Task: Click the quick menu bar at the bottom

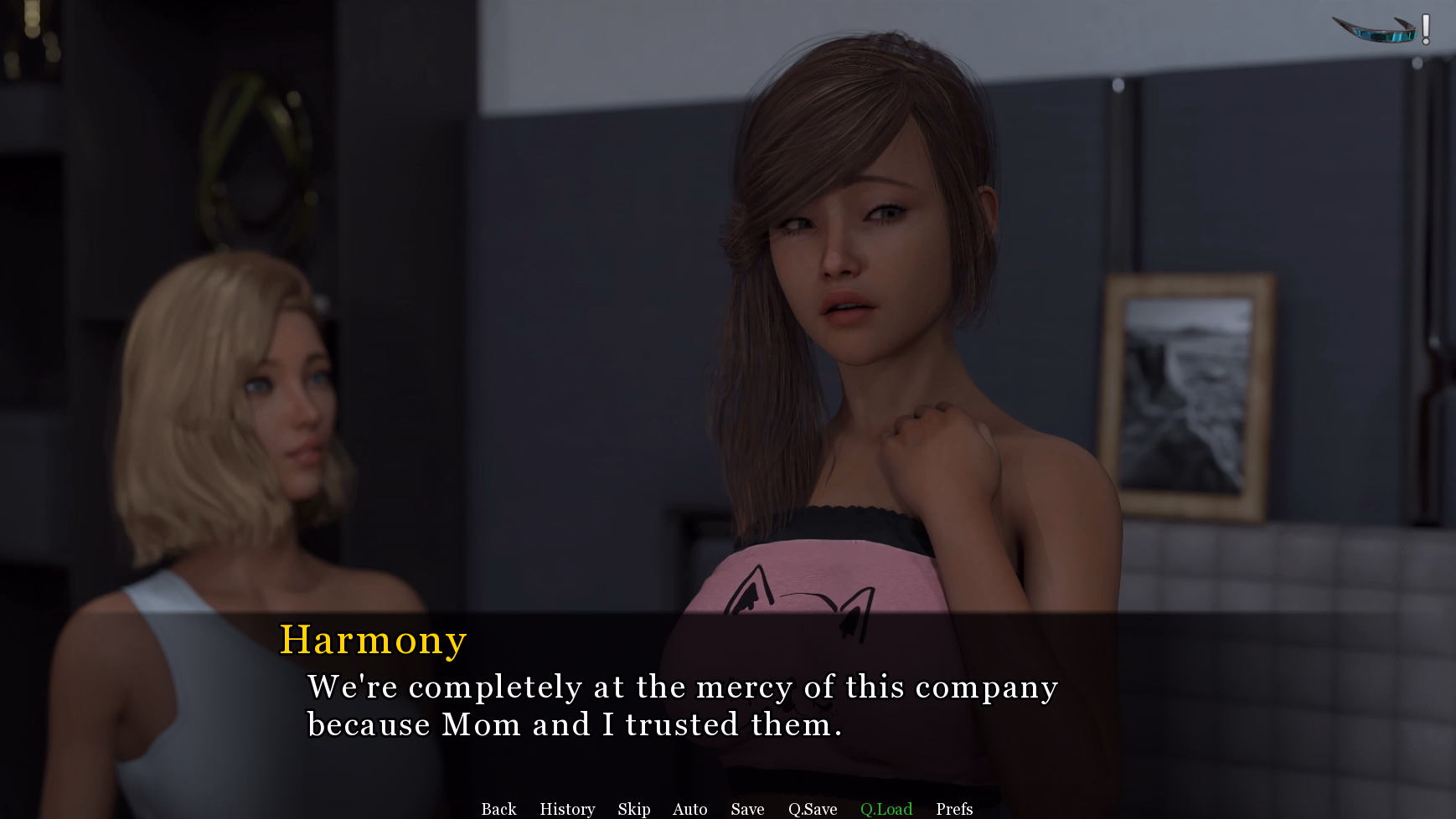Action: pos(728,809)
